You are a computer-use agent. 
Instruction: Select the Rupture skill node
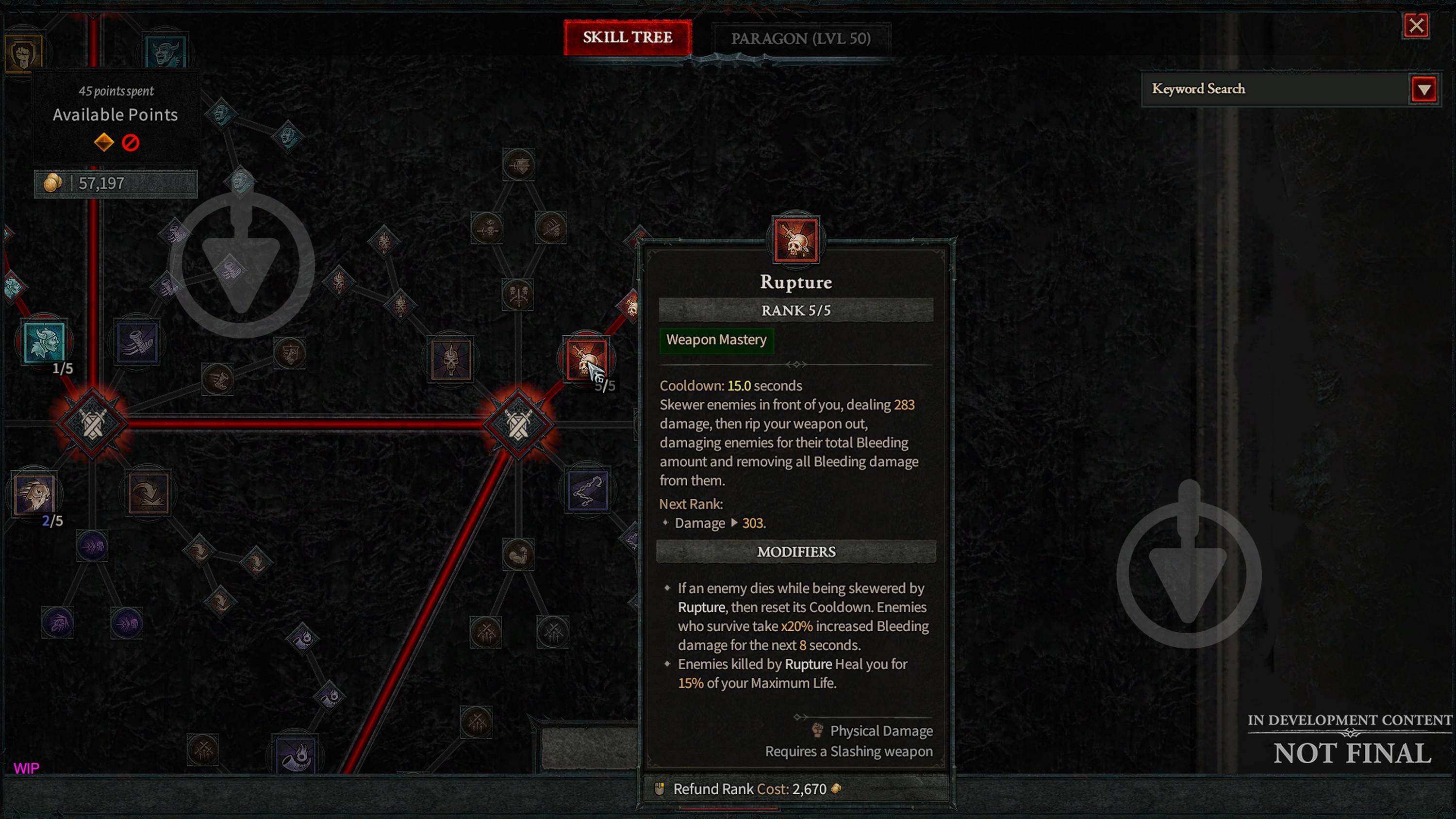586,359
